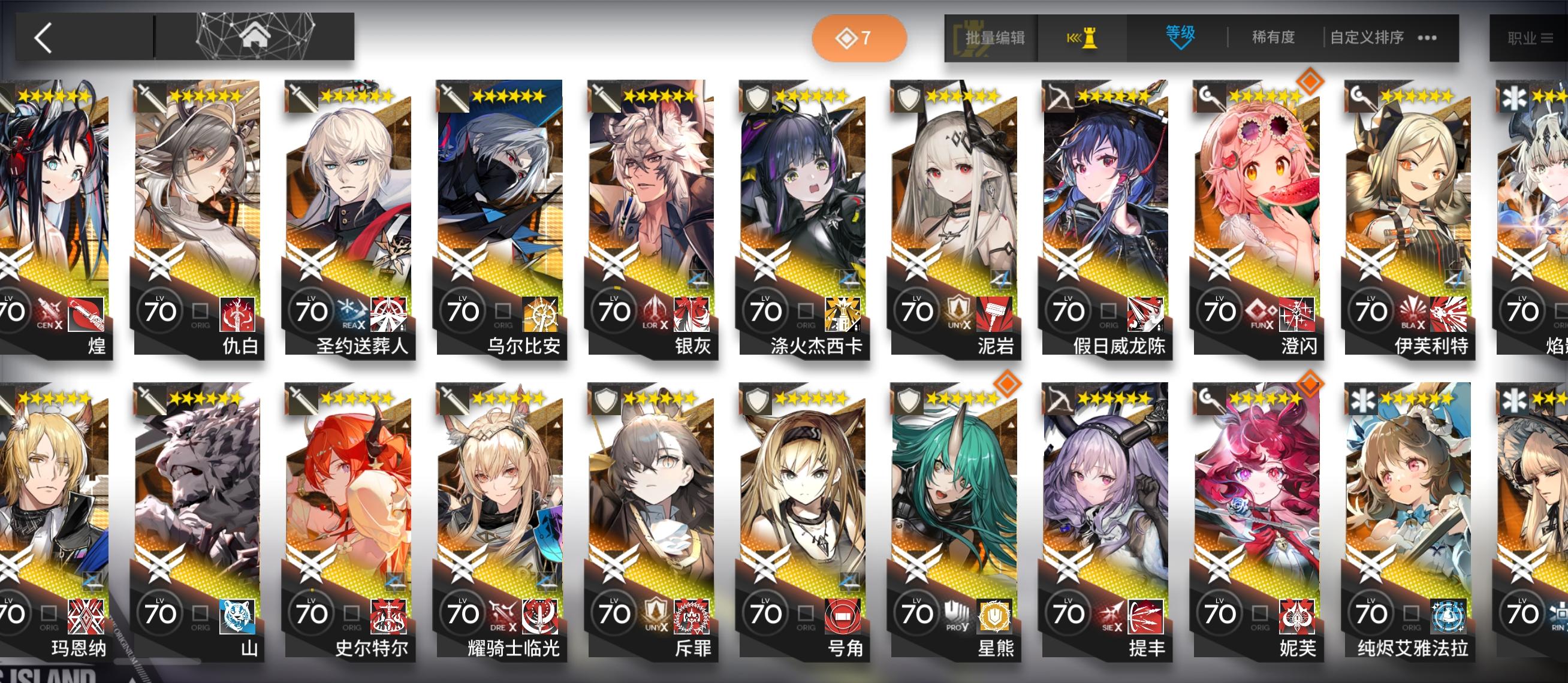Switch sorting to the 稀有度 tab

1272,38
